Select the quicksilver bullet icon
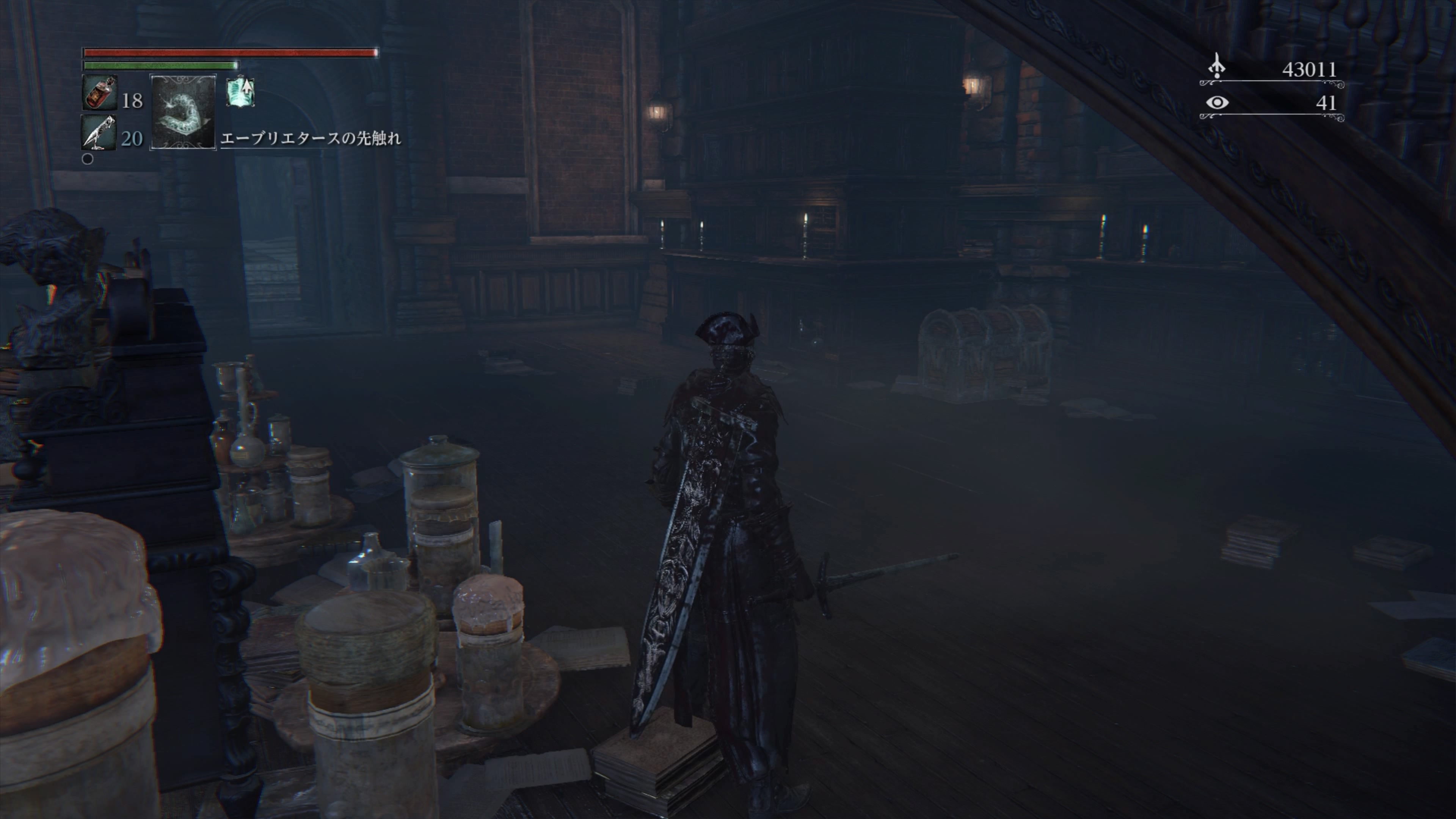 [98, 133]
